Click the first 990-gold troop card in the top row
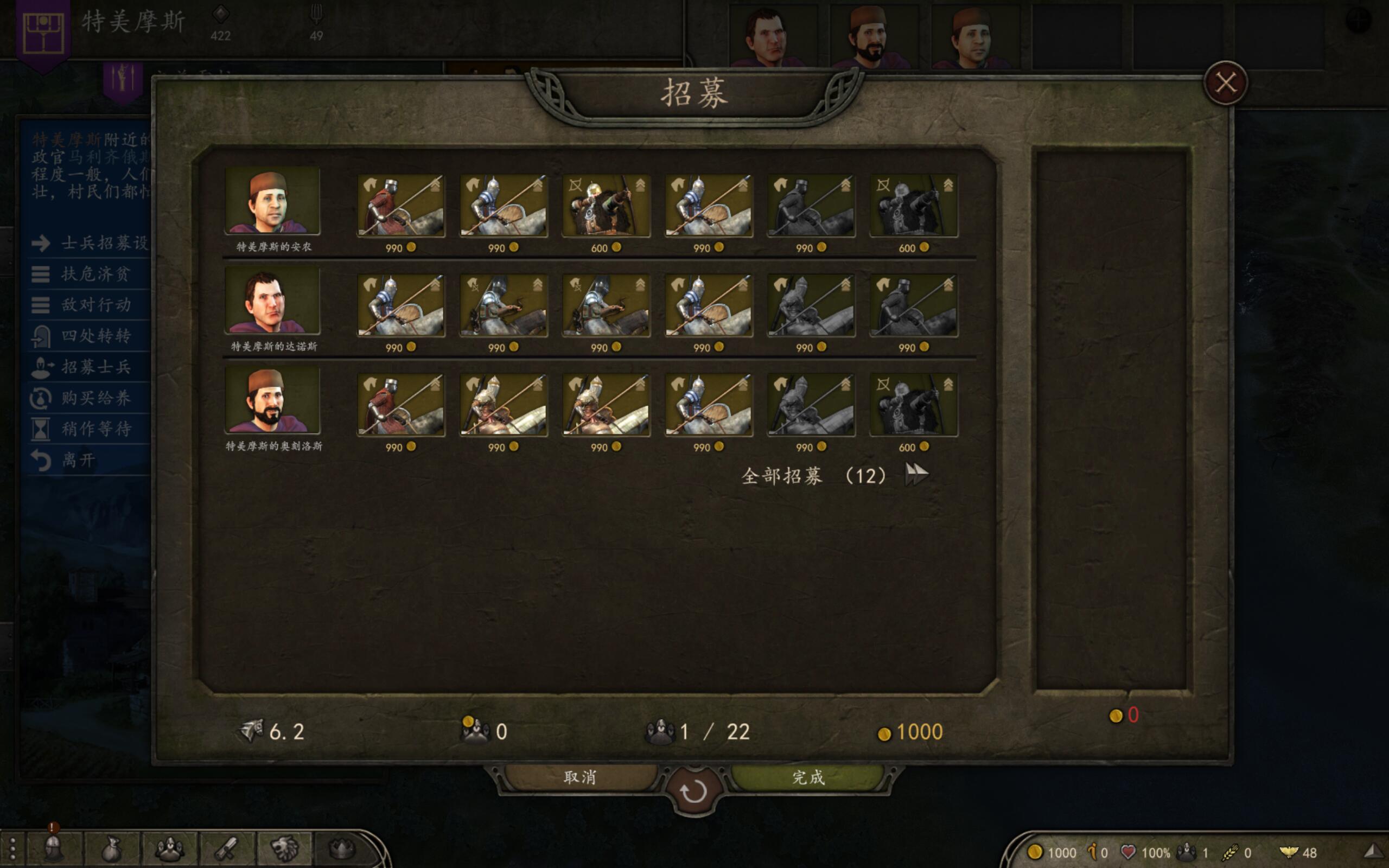This screenshot has width=1389, height=868. click(400, 206)
